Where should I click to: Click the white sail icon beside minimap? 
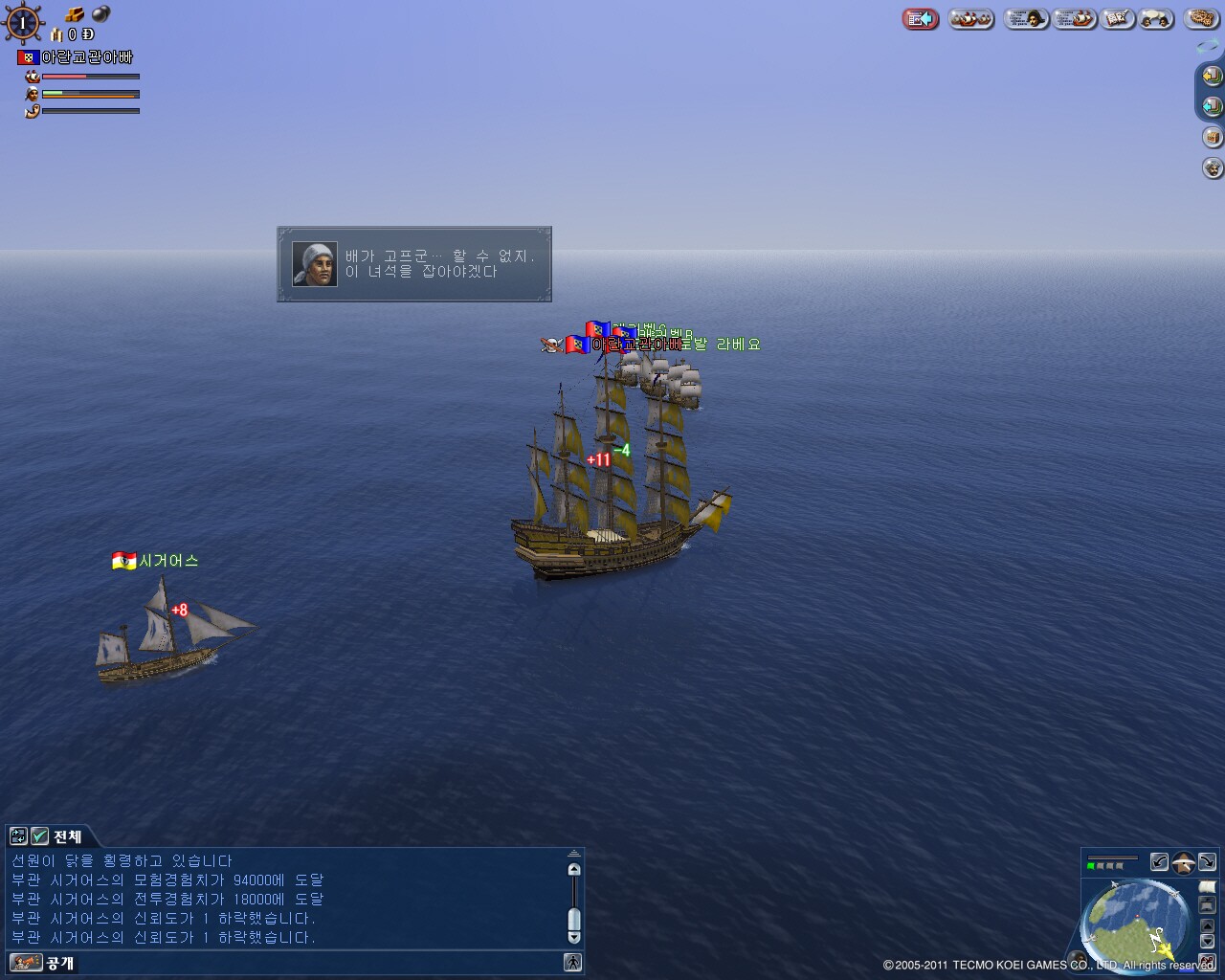pyautogui.click(x=1207, y=887)
